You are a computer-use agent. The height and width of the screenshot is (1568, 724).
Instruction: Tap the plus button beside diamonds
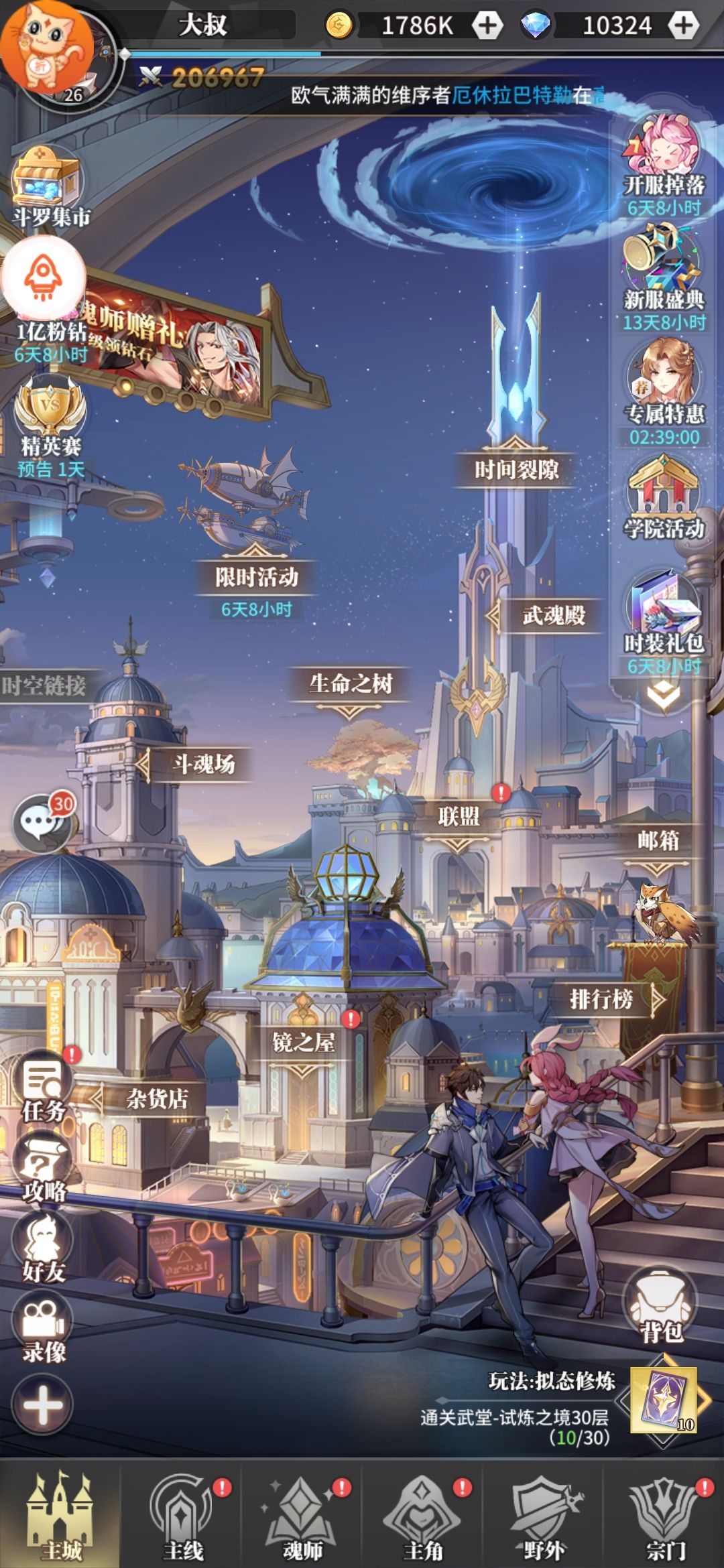pos(683,25)
